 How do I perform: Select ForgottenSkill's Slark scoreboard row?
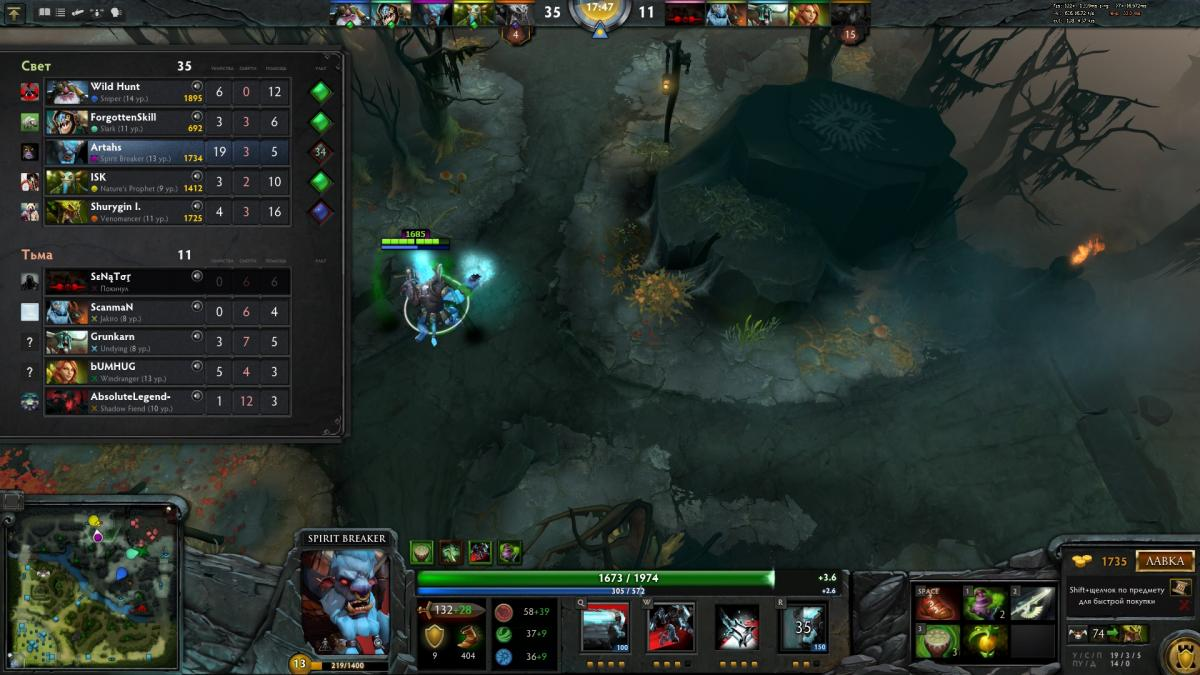tap(167, 123)
